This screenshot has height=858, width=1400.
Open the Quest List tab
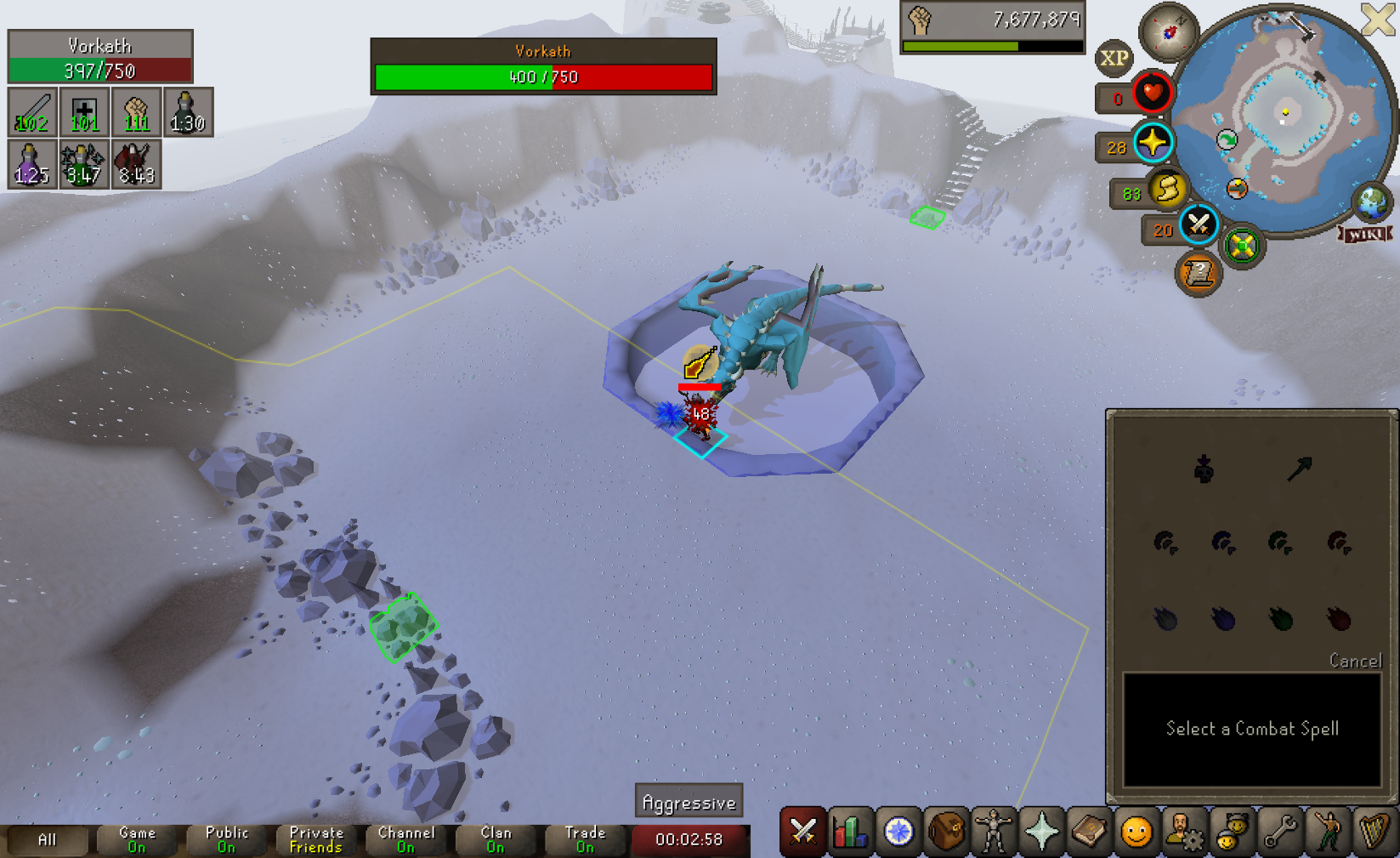pos(898,832)
